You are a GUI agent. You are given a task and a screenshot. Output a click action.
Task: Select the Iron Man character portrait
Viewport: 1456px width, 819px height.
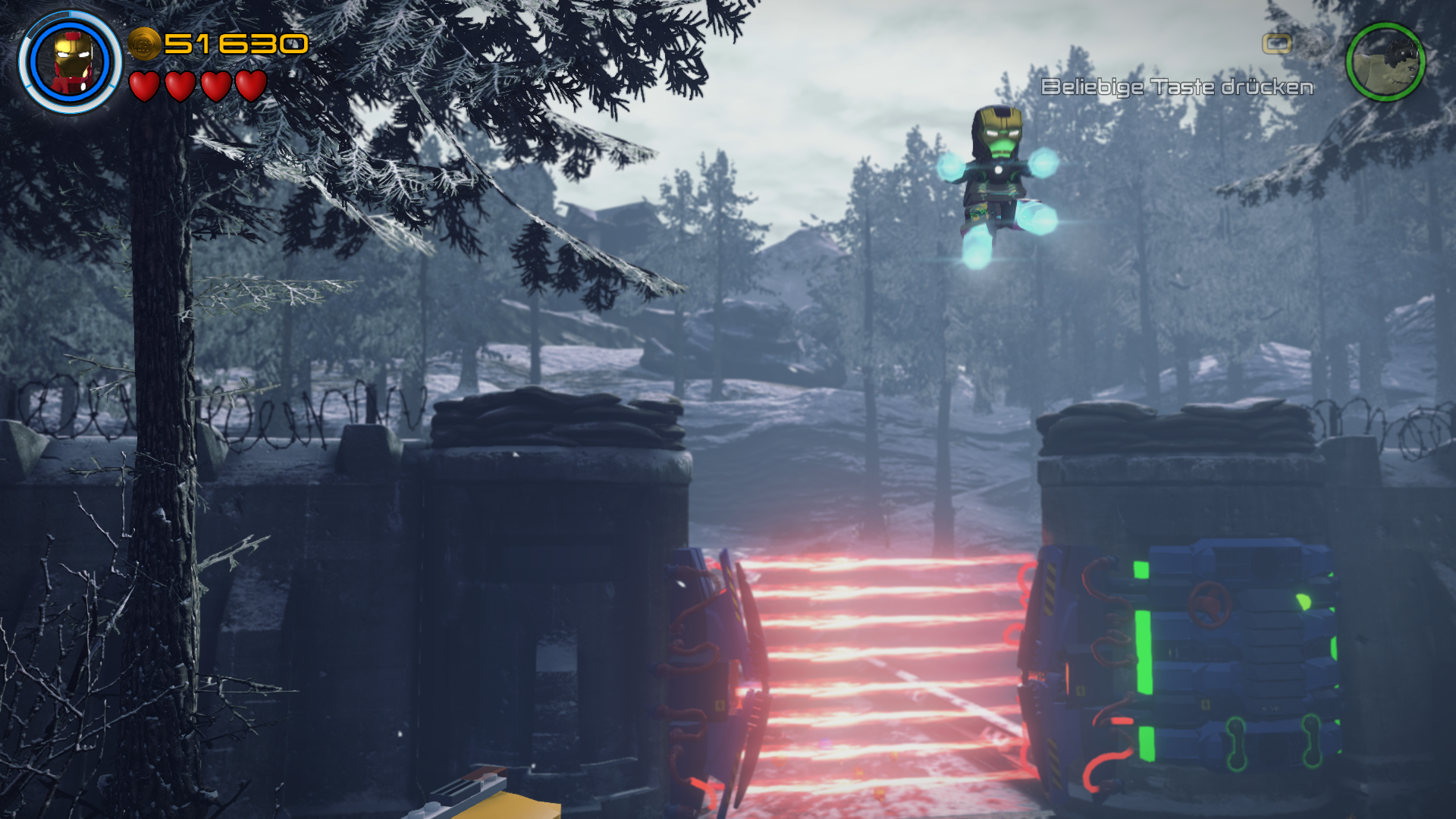coord(71,62)
